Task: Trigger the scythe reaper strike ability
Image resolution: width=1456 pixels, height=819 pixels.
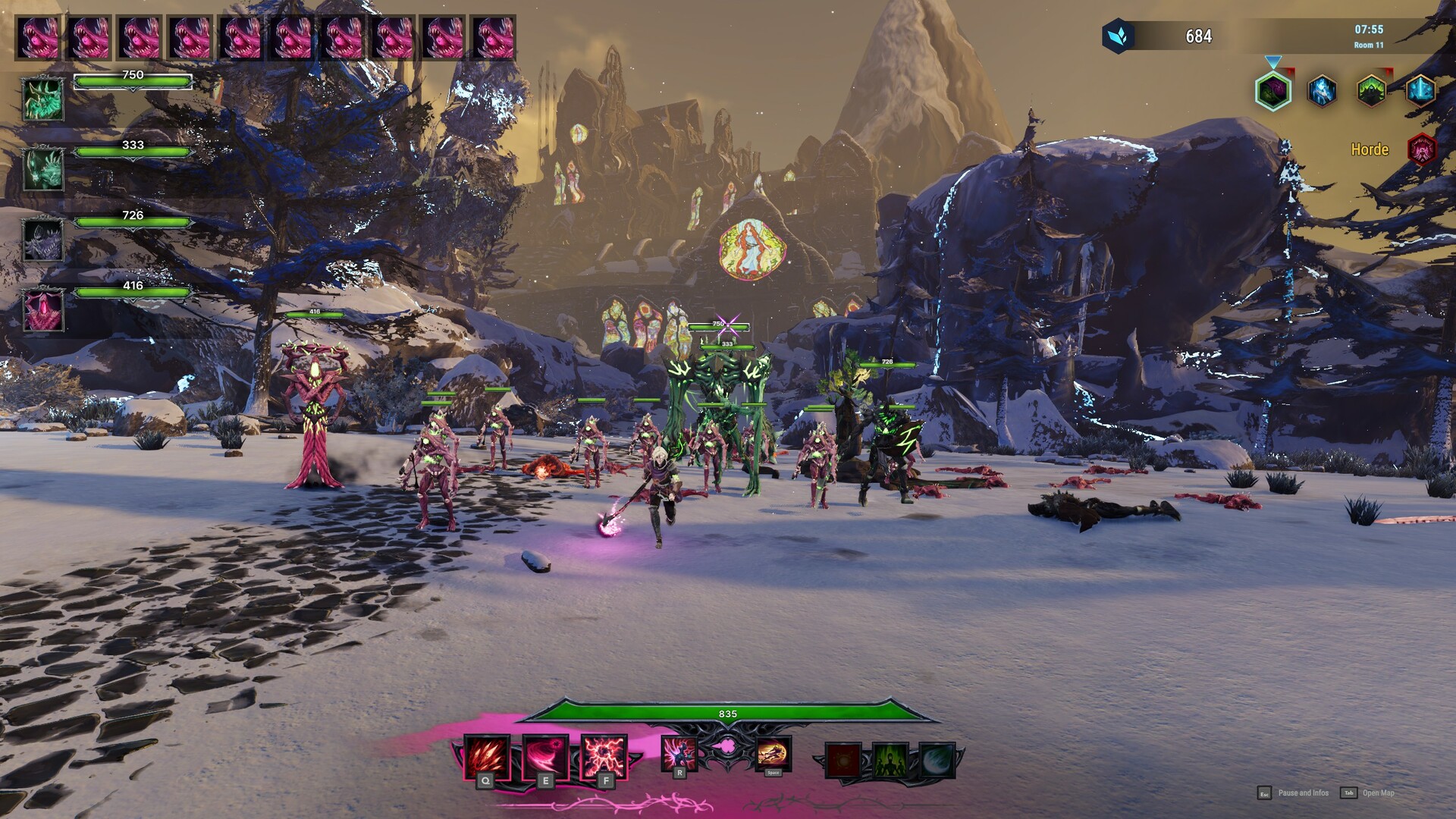Action: (679, 752)
